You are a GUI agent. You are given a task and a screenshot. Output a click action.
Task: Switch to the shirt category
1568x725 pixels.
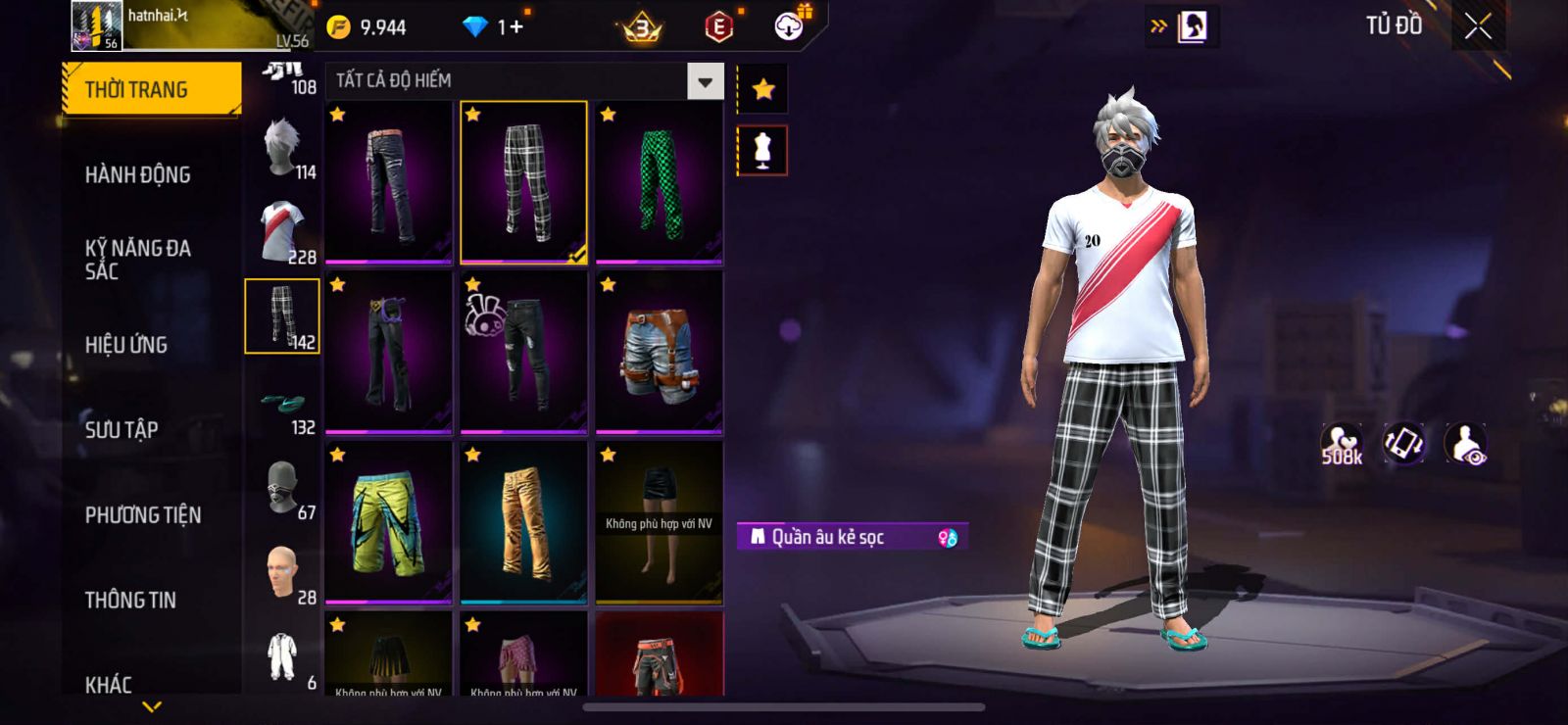click(x=283, y=233)
